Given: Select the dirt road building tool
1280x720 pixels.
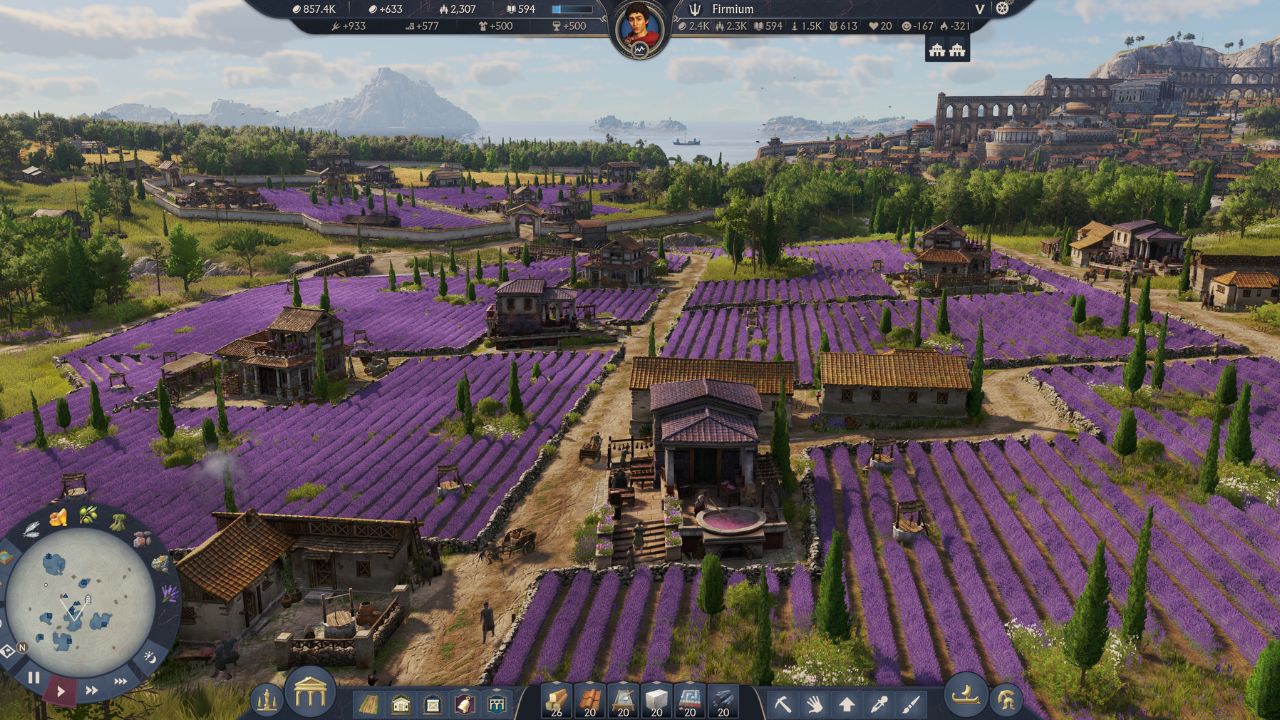Looking at the screenshot, I should click(x=369, y=701).
